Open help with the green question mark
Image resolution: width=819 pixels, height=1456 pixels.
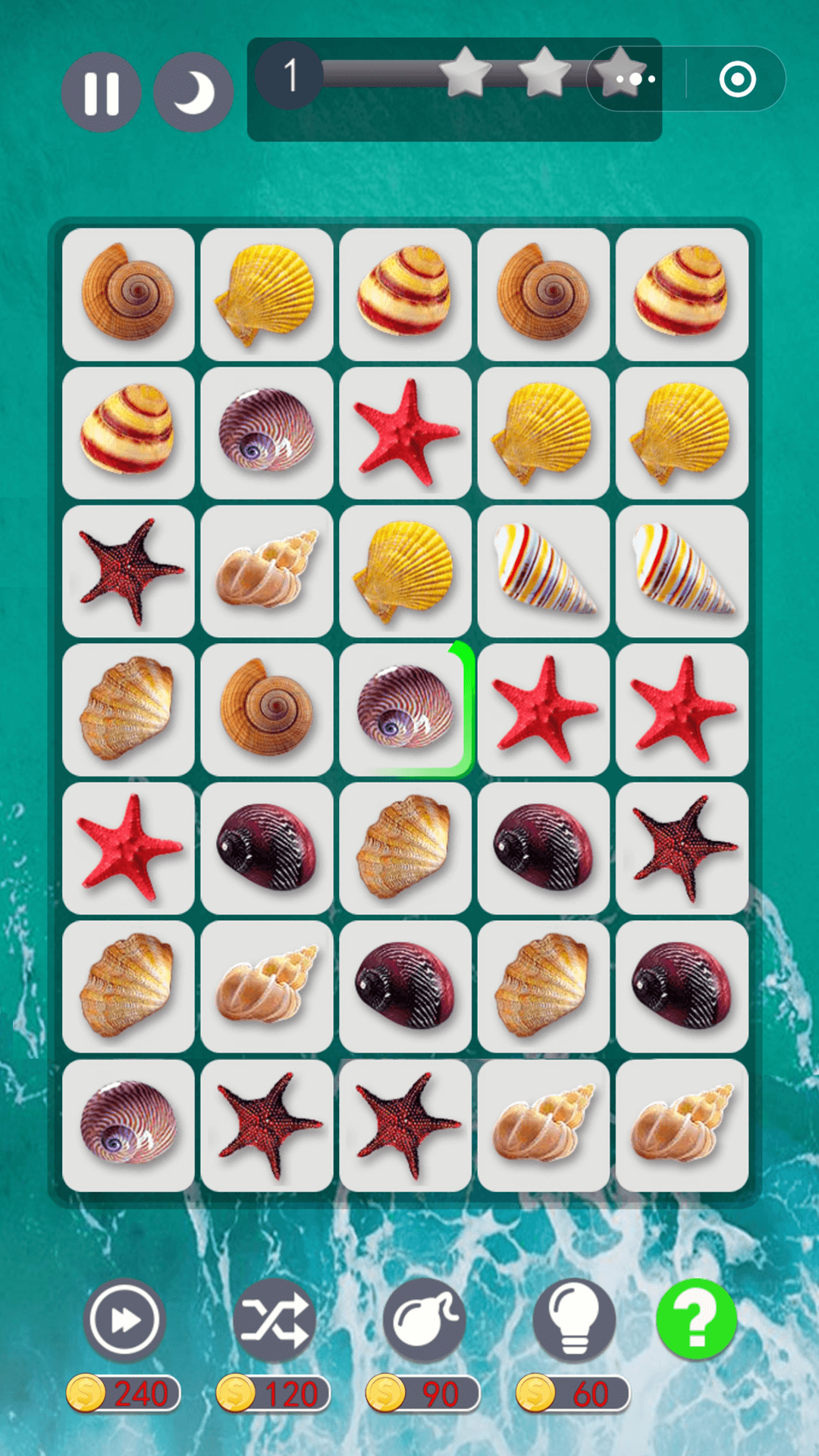696,1319
